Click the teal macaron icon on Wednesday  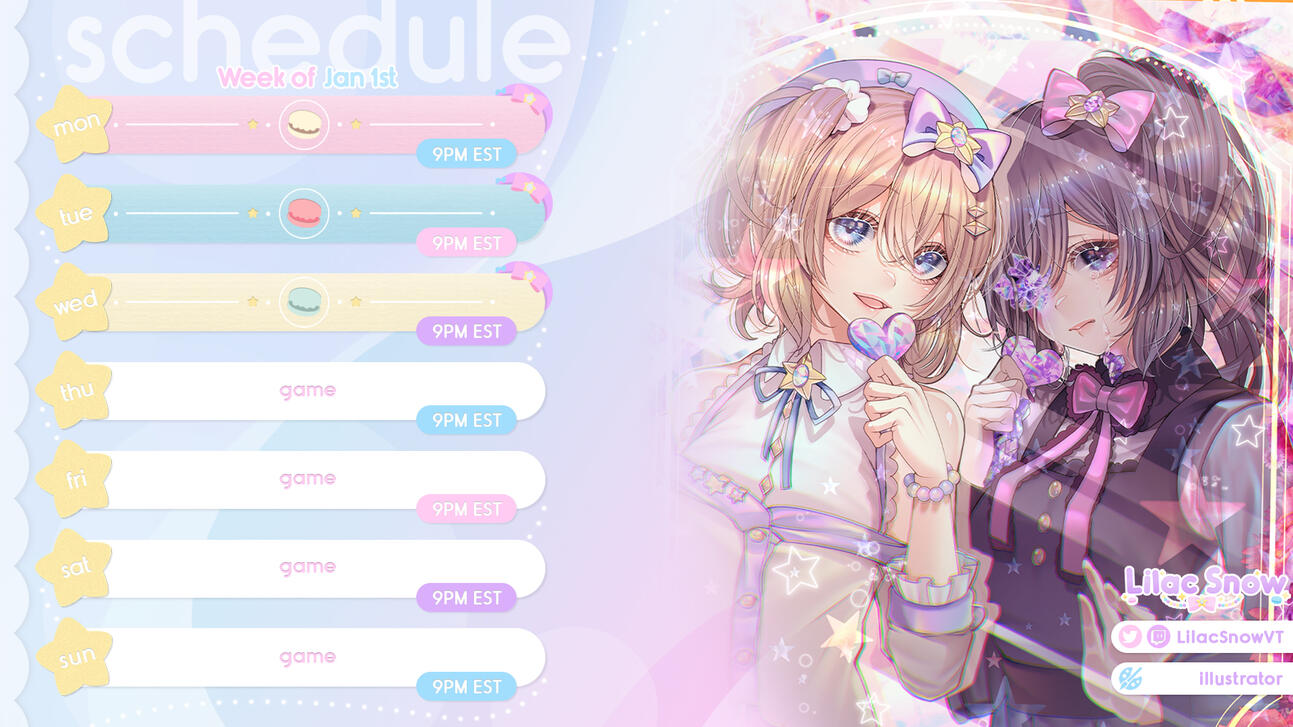tap(303, 301)
